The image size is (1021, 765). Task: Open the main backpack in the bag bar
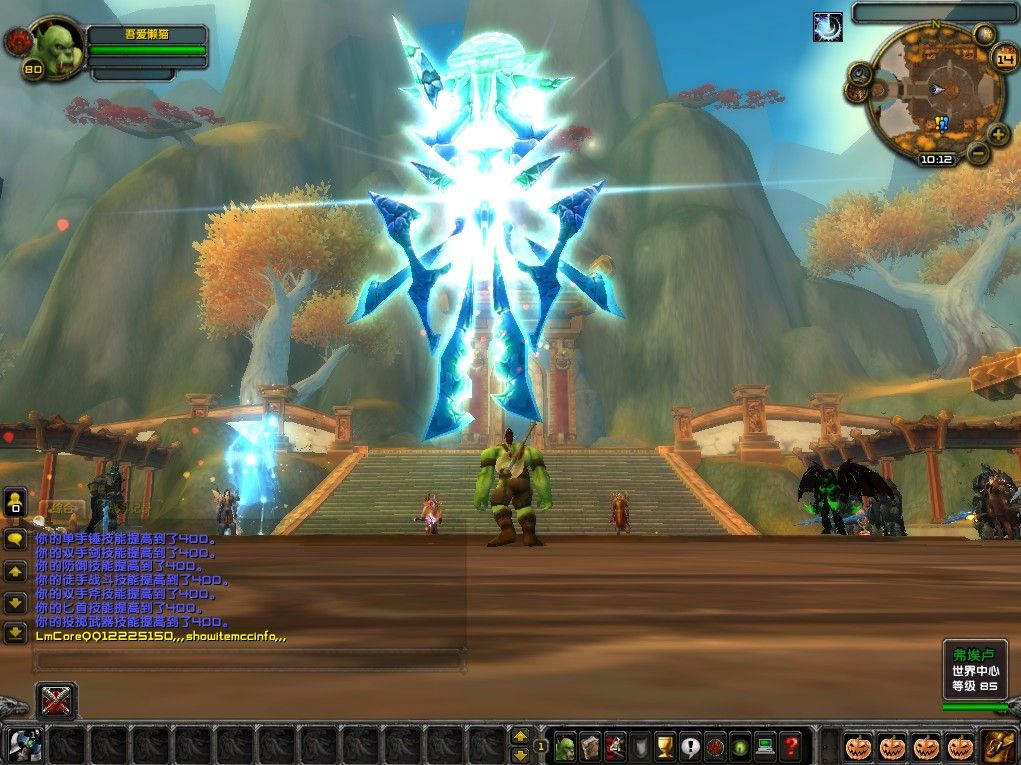(997, 746)
